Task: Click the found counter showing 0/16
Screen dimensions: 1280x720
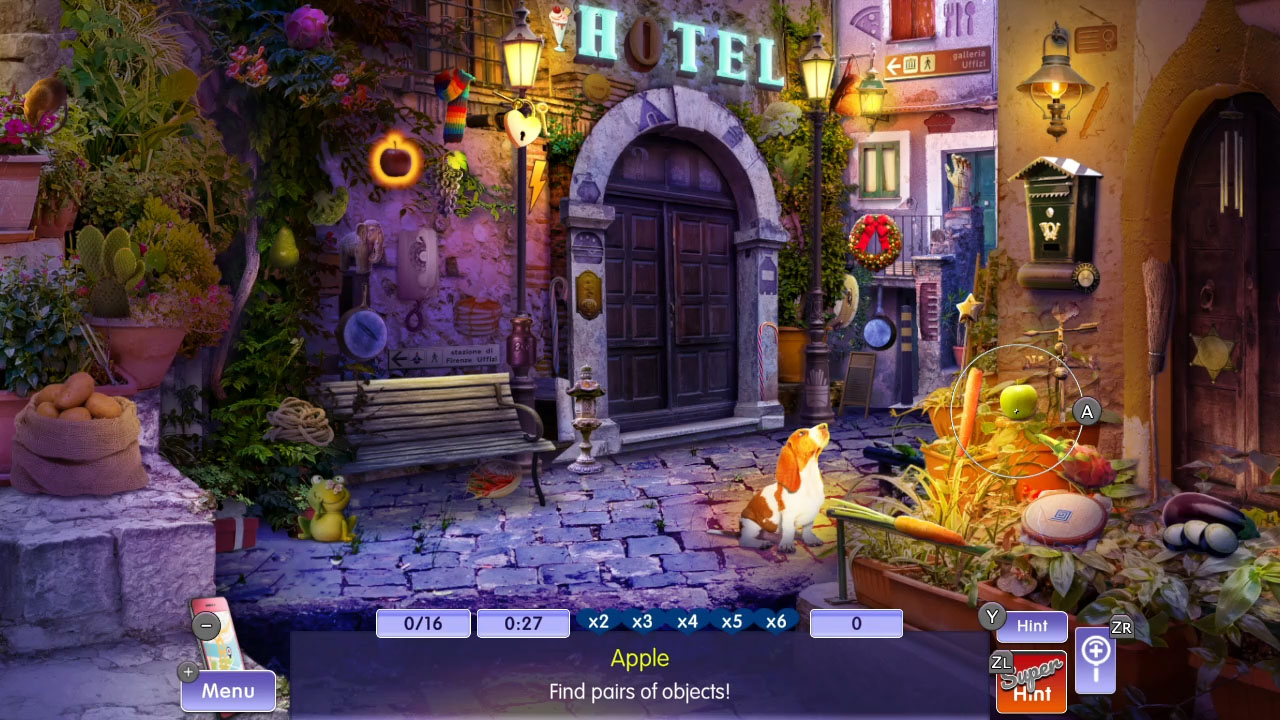Action: click(x=423, y=622)
